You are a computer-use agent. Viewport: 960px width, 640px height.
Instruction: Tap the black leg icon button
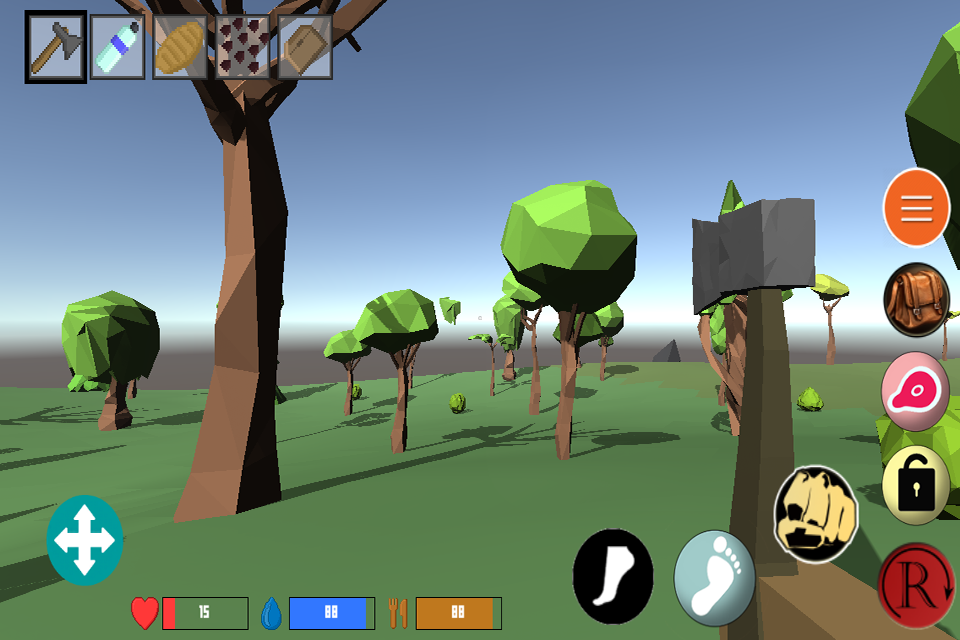(612, 577)
